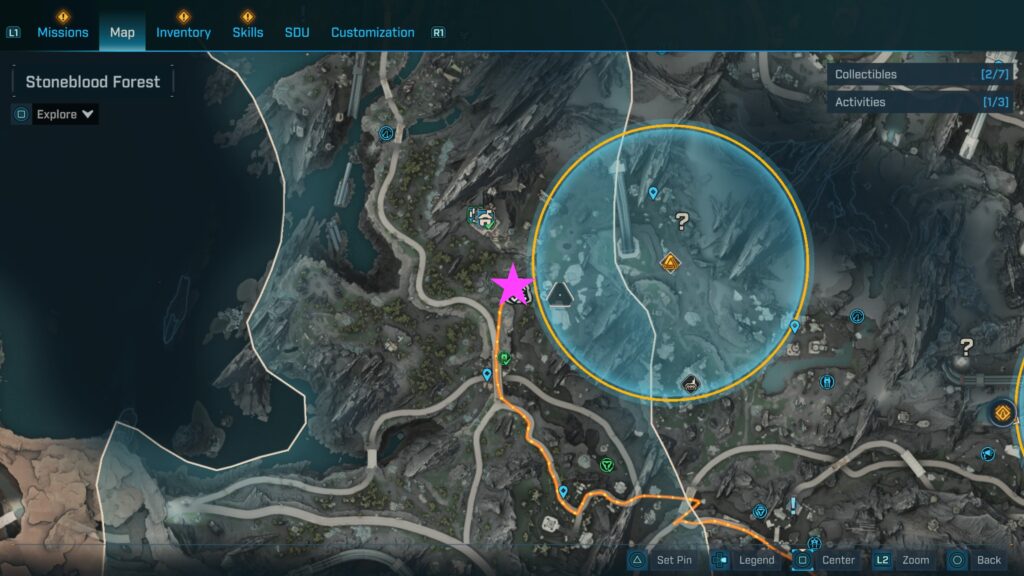Go back from the map screen
Image resolution: width=1024 pixels, height=576 pixels.
point(977,560)
